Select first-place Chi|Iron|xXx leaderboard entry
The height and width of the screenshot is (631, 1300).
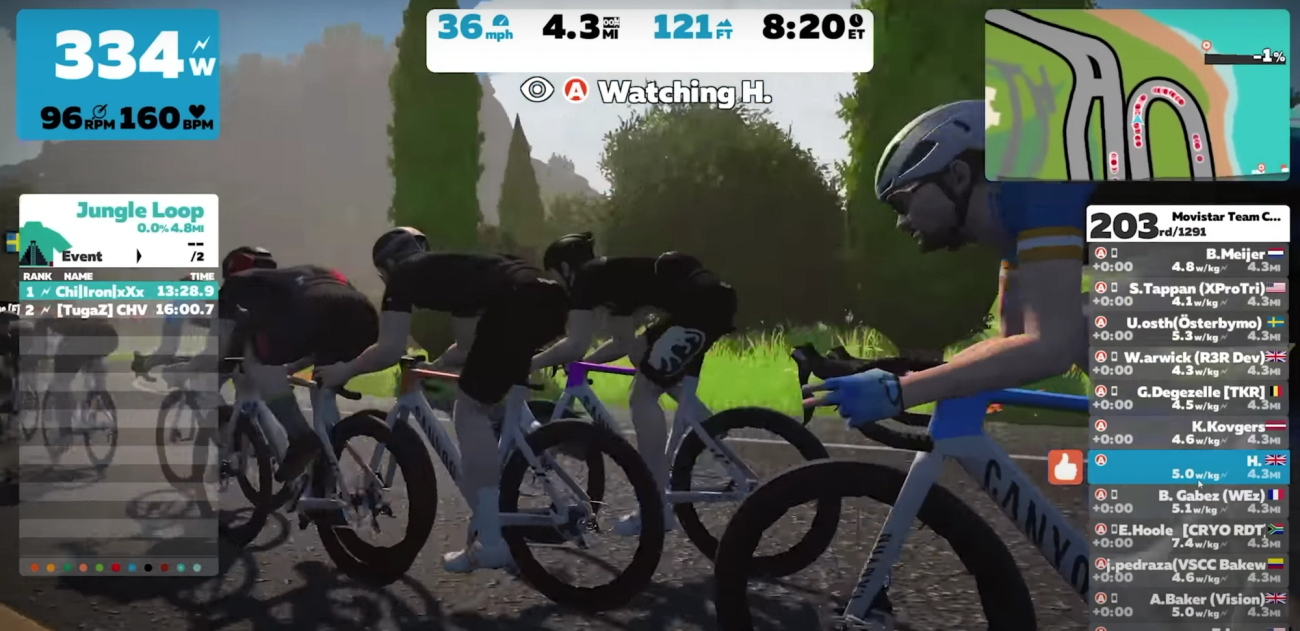click(119, 292)
